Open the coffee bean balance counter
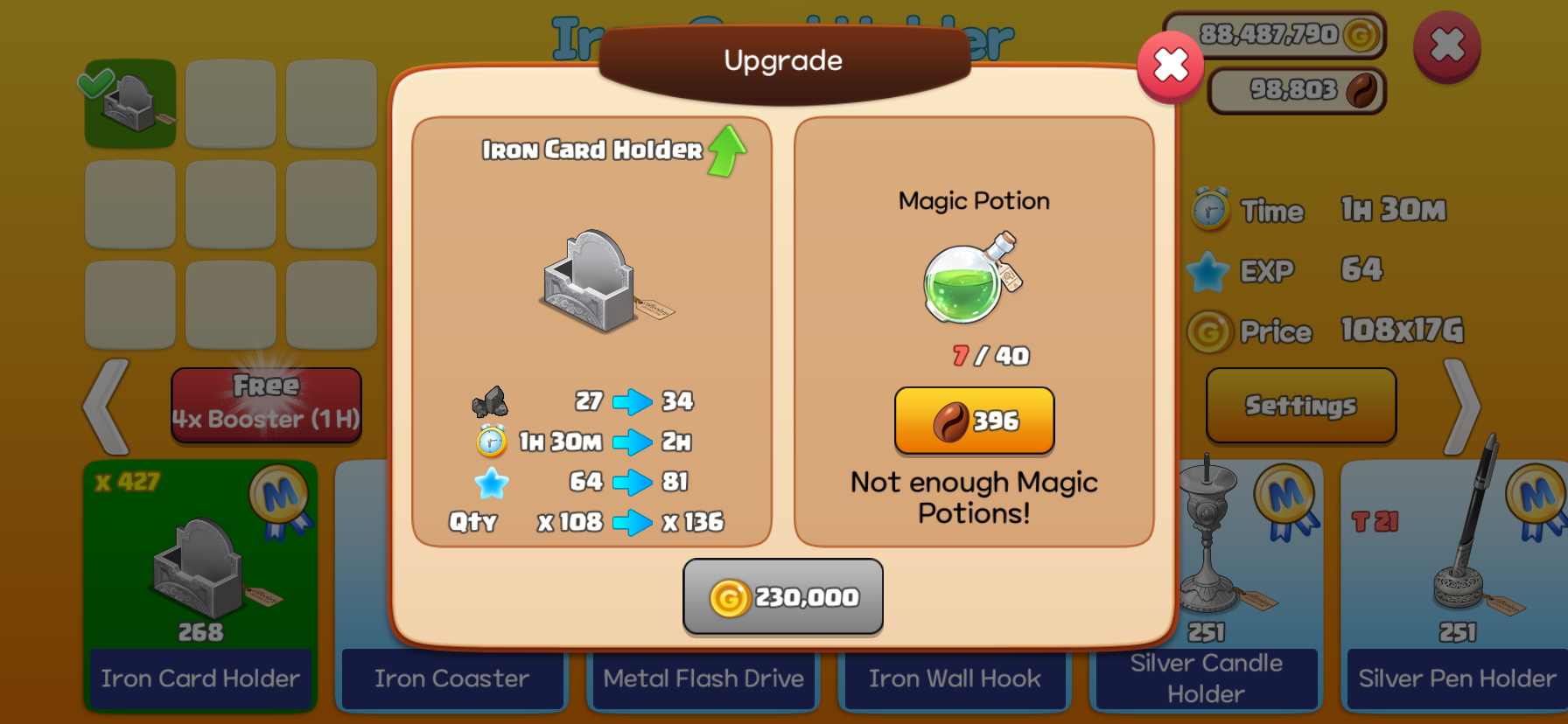 tap(1297, 90)
